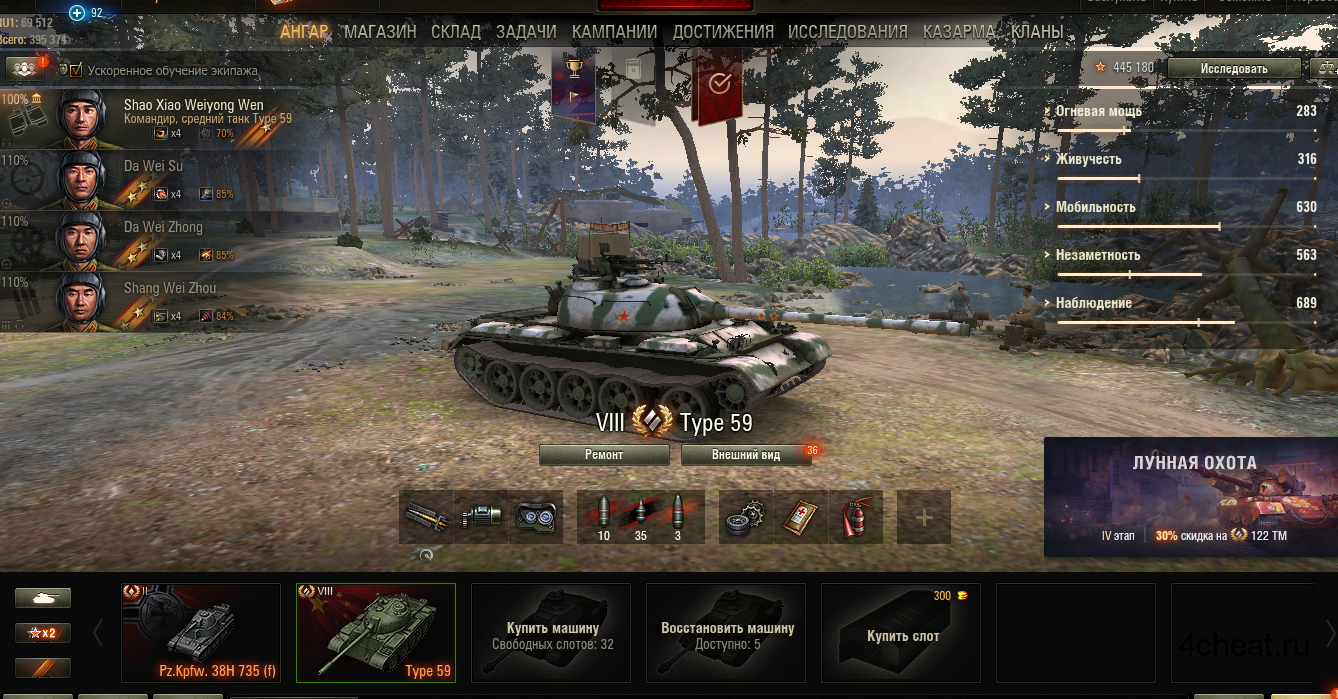
Task: Click Купить машину slot
Action: (552, 632)
